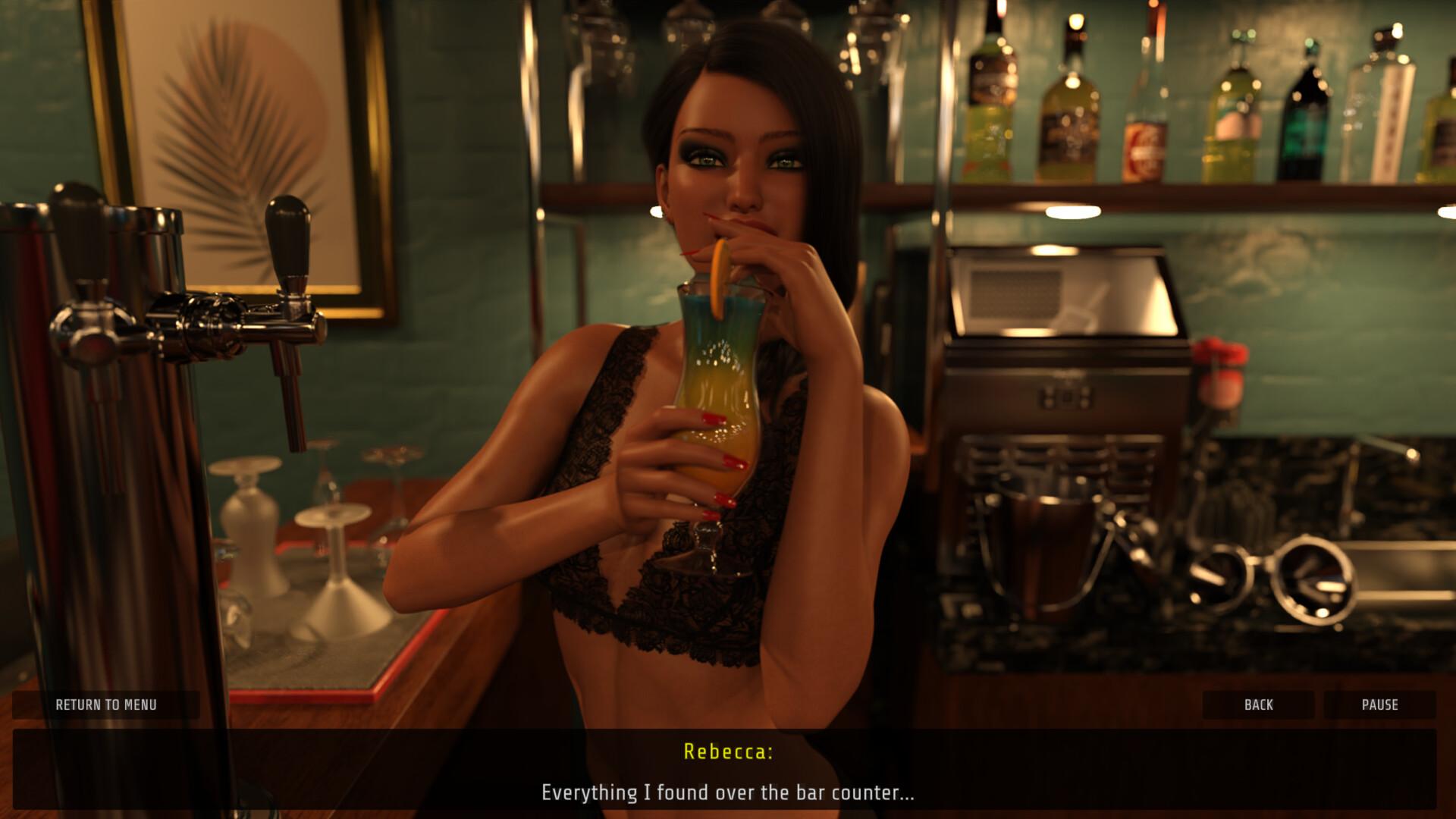This screenshot has width=1456, height=819.
Task: Click the RETURN TO MENU button
Action: tap(105, 704)
